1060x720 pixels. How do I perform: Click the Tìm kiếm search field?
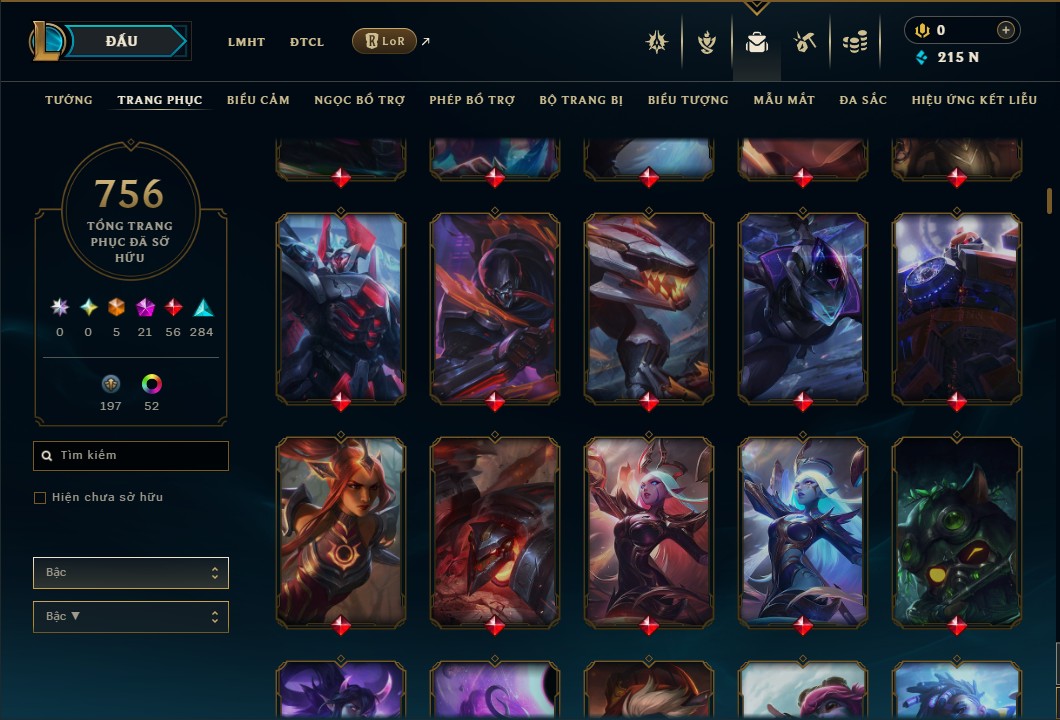(131, 456)
